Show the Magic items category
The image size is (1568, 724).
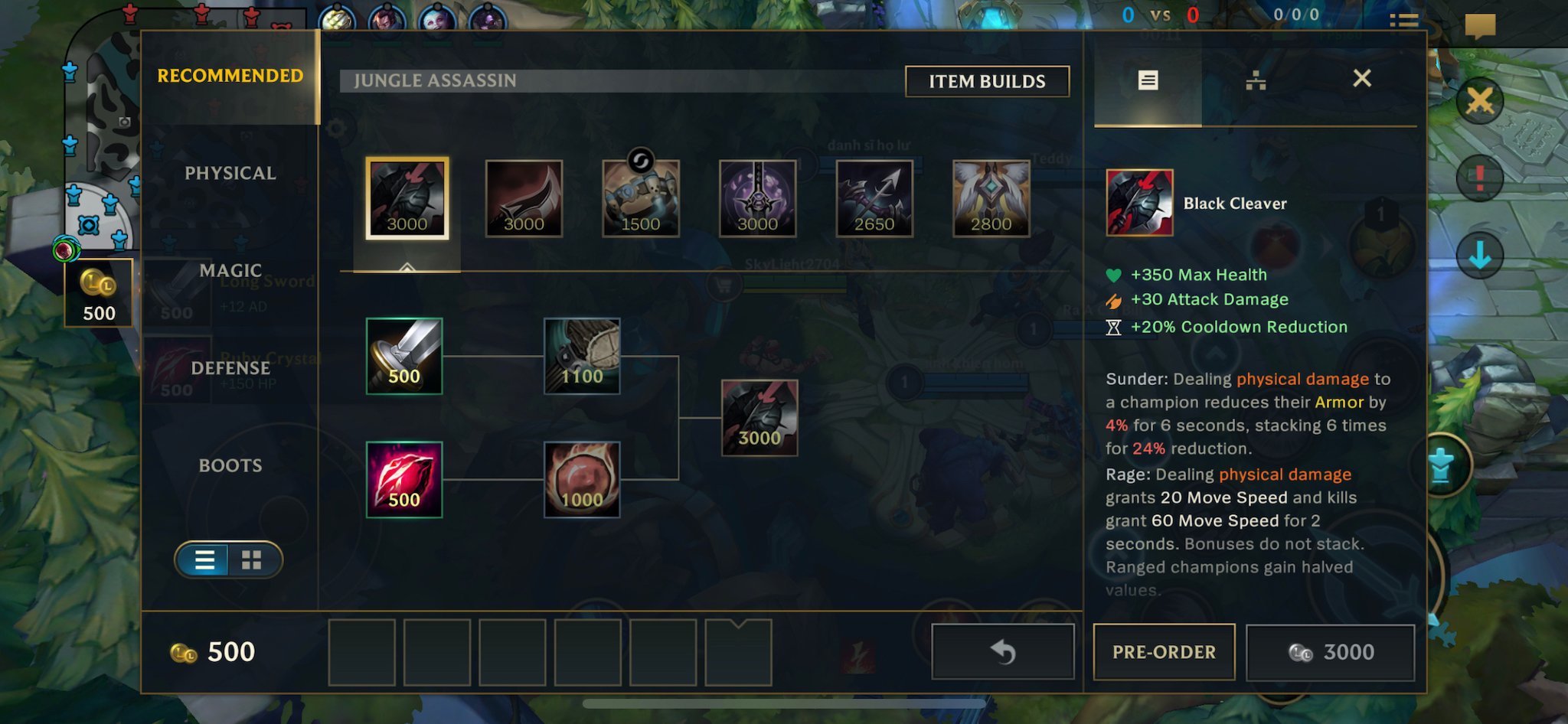coord(230,270)
